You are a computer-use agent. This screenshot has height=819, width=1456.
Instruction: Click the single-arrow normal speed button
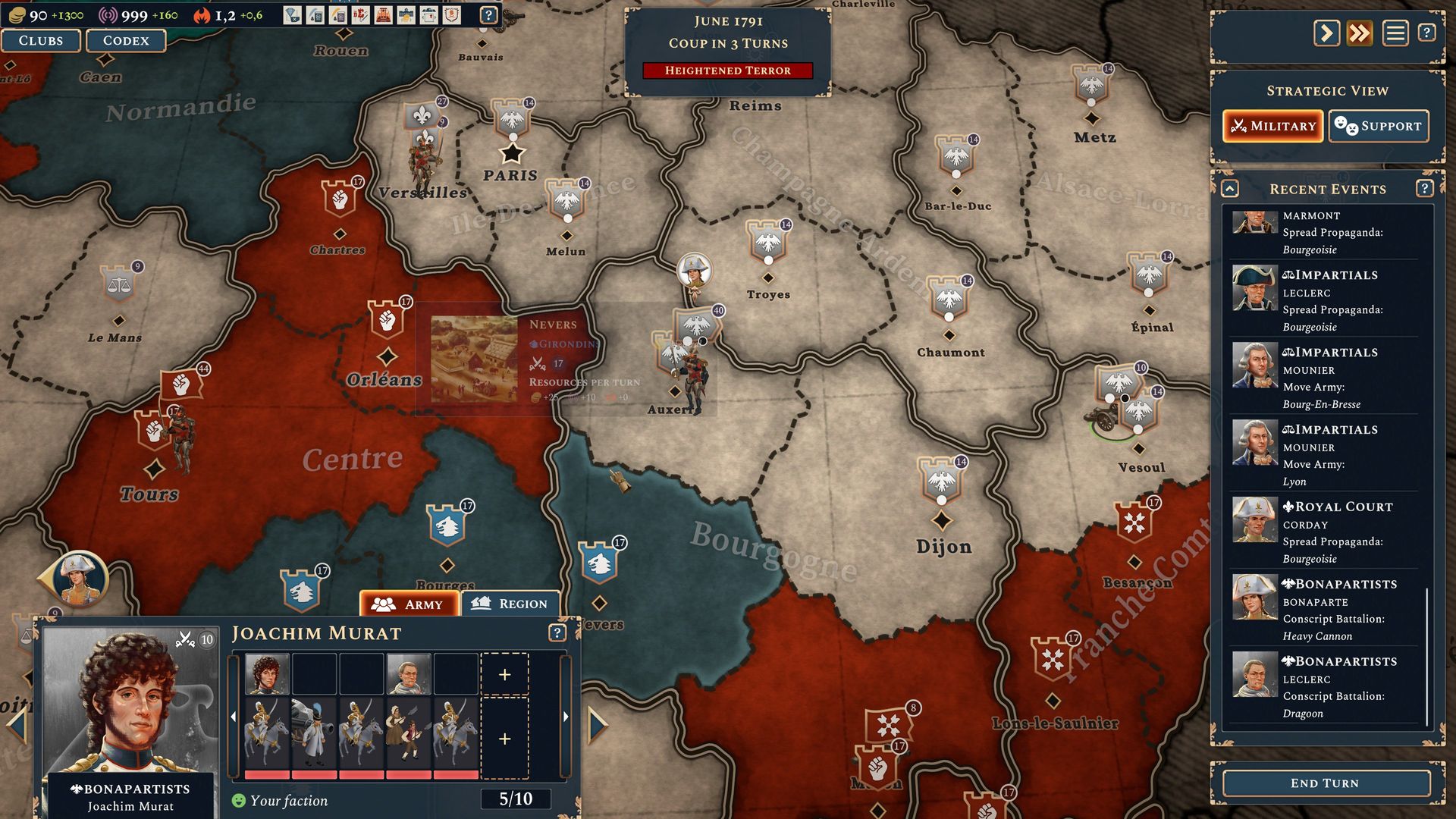click(x=1326, y=33)
